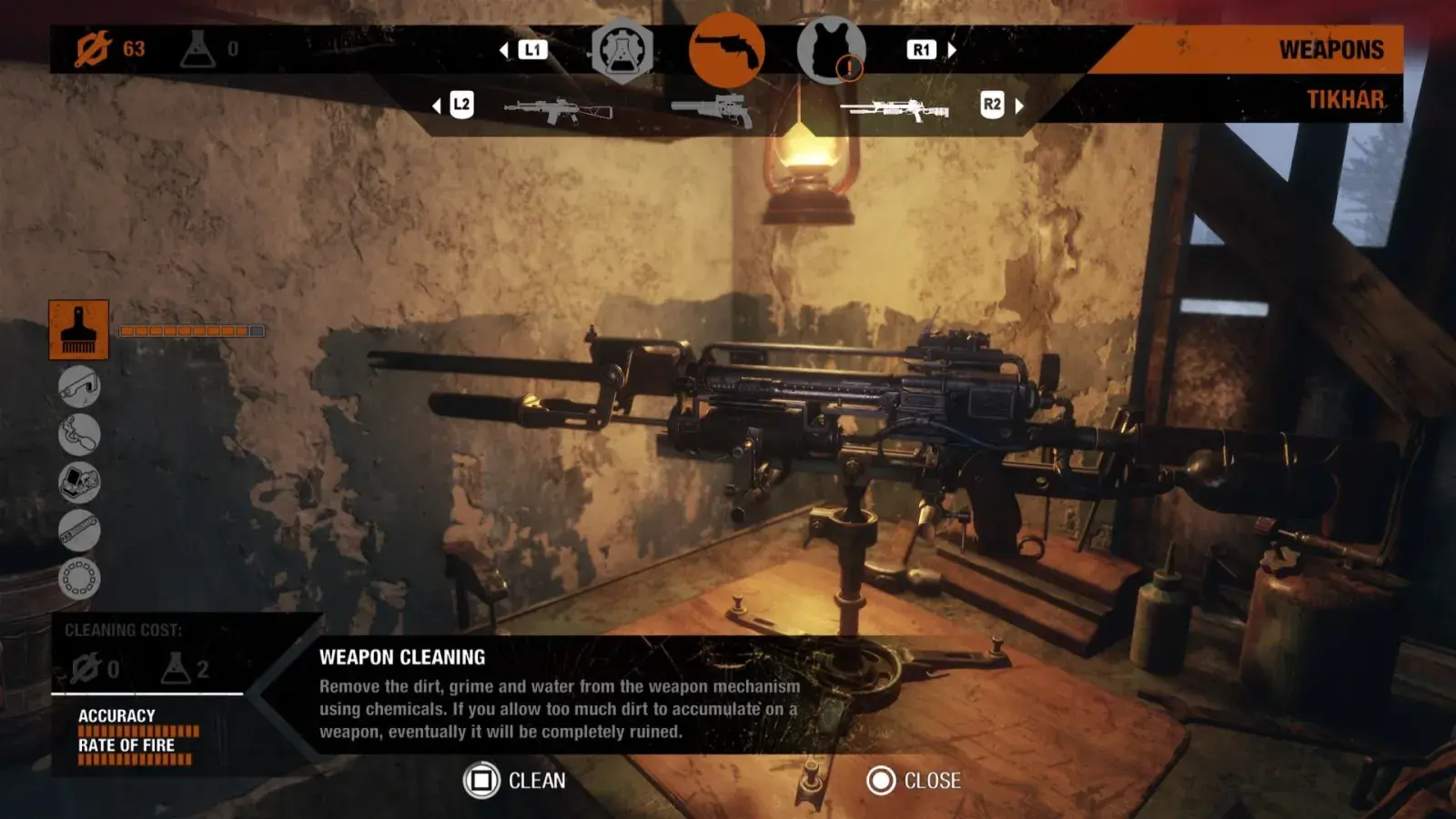Choose the hooked handle attachment slot
The height and width of the screenshot is (819, 1456).
[79, 434]
